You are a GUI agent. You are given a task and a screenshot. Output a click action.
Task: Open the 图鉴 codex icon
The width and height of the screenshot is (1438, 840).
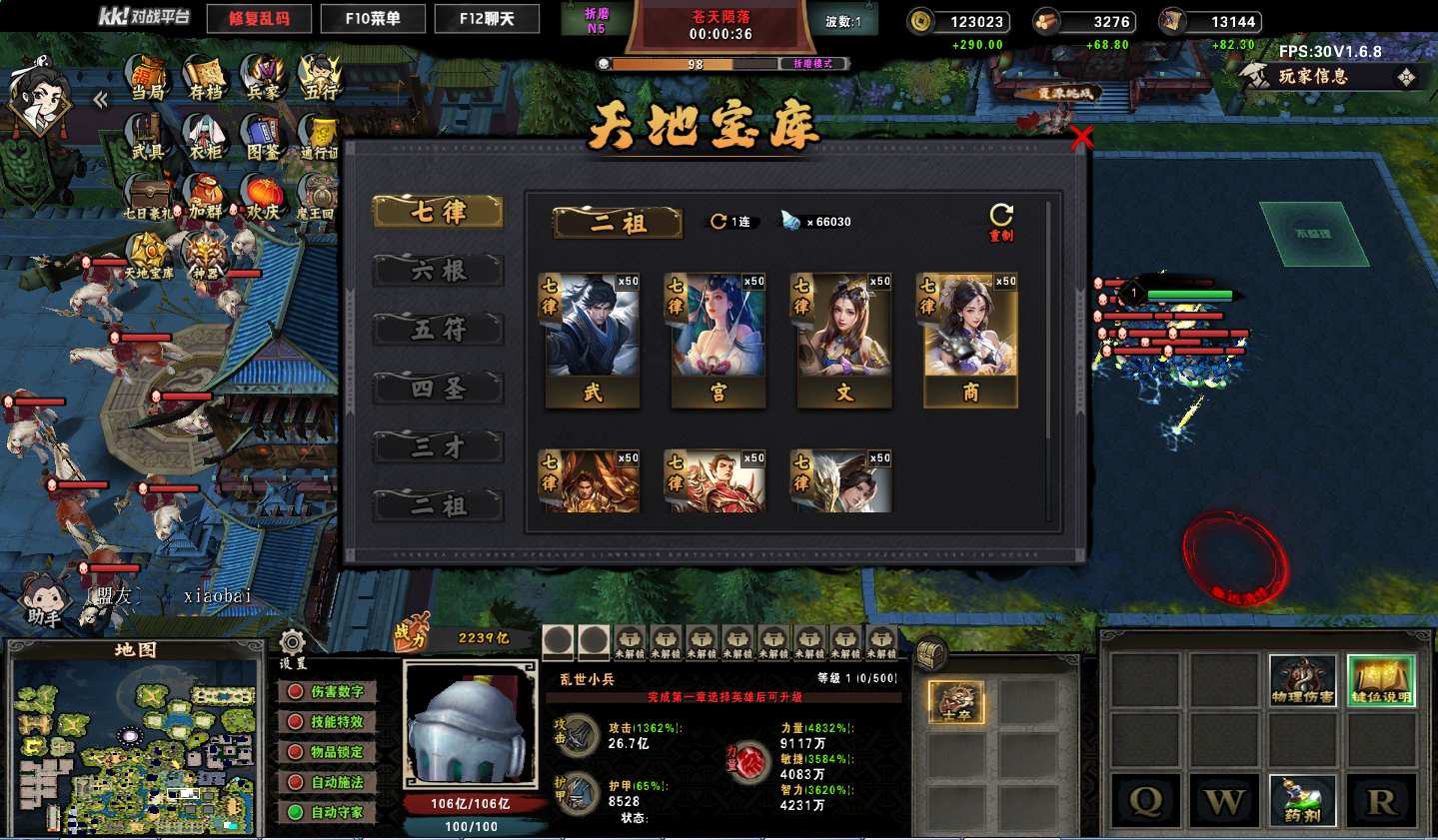(x=263, y=137)
